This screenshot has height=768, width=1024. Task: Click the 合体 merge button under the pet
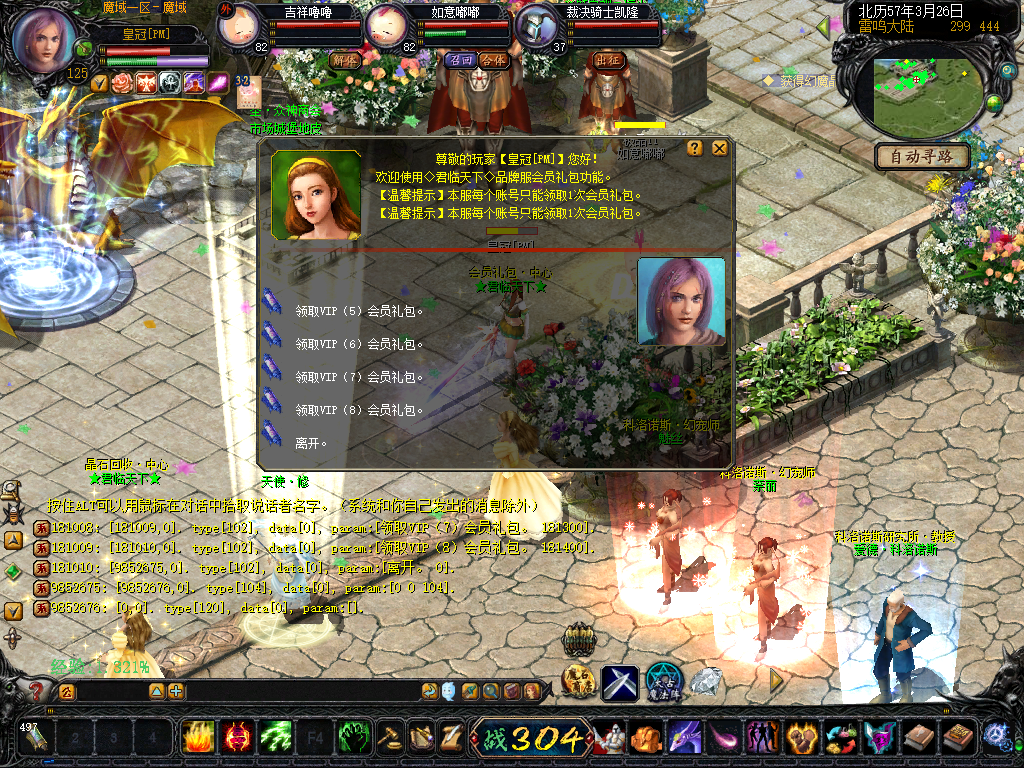coord(493,60)
